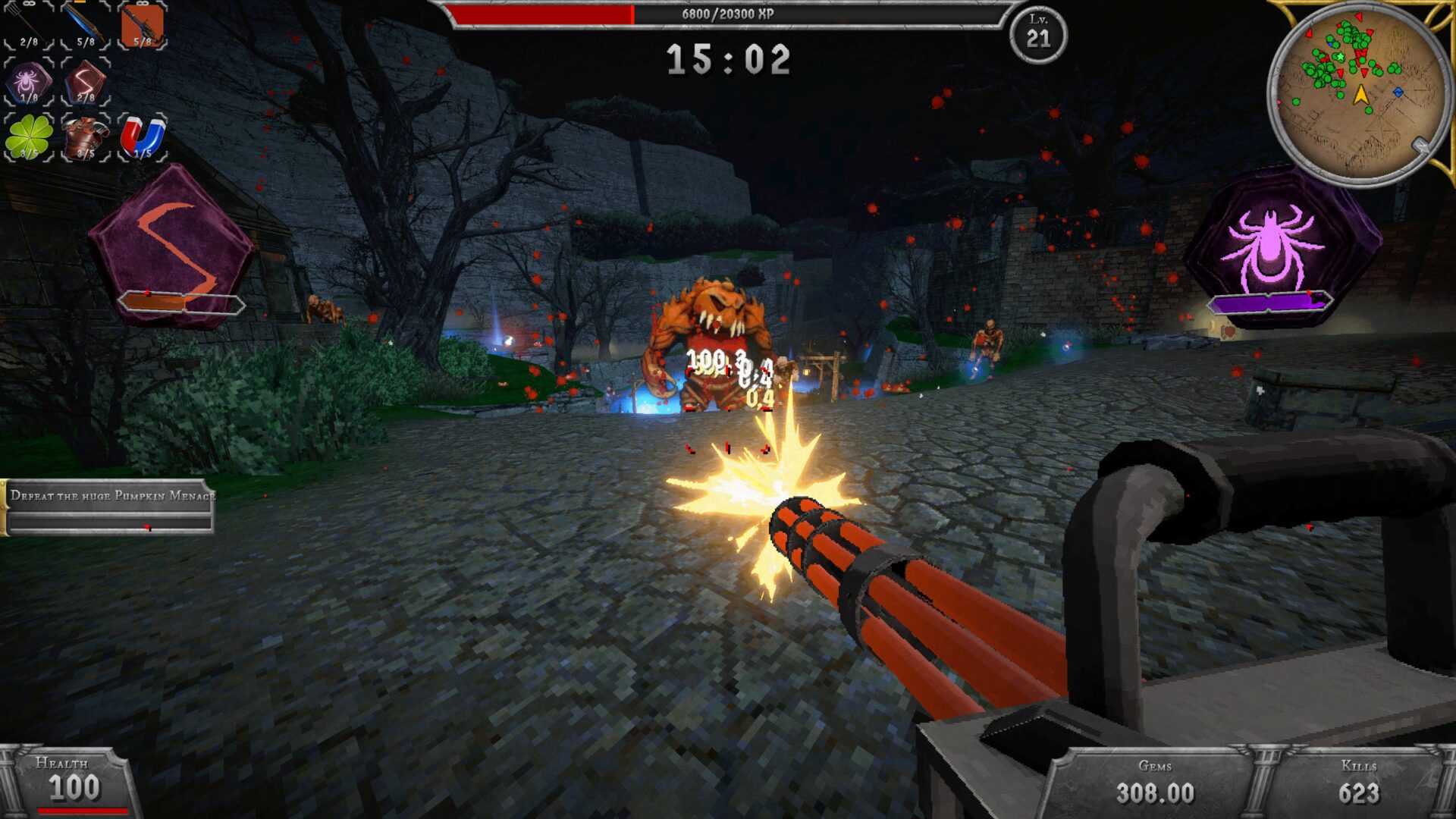Select the red-blue magnet passive item
This screenshot has width=1456, height=819.
click(x=143, y=137)
